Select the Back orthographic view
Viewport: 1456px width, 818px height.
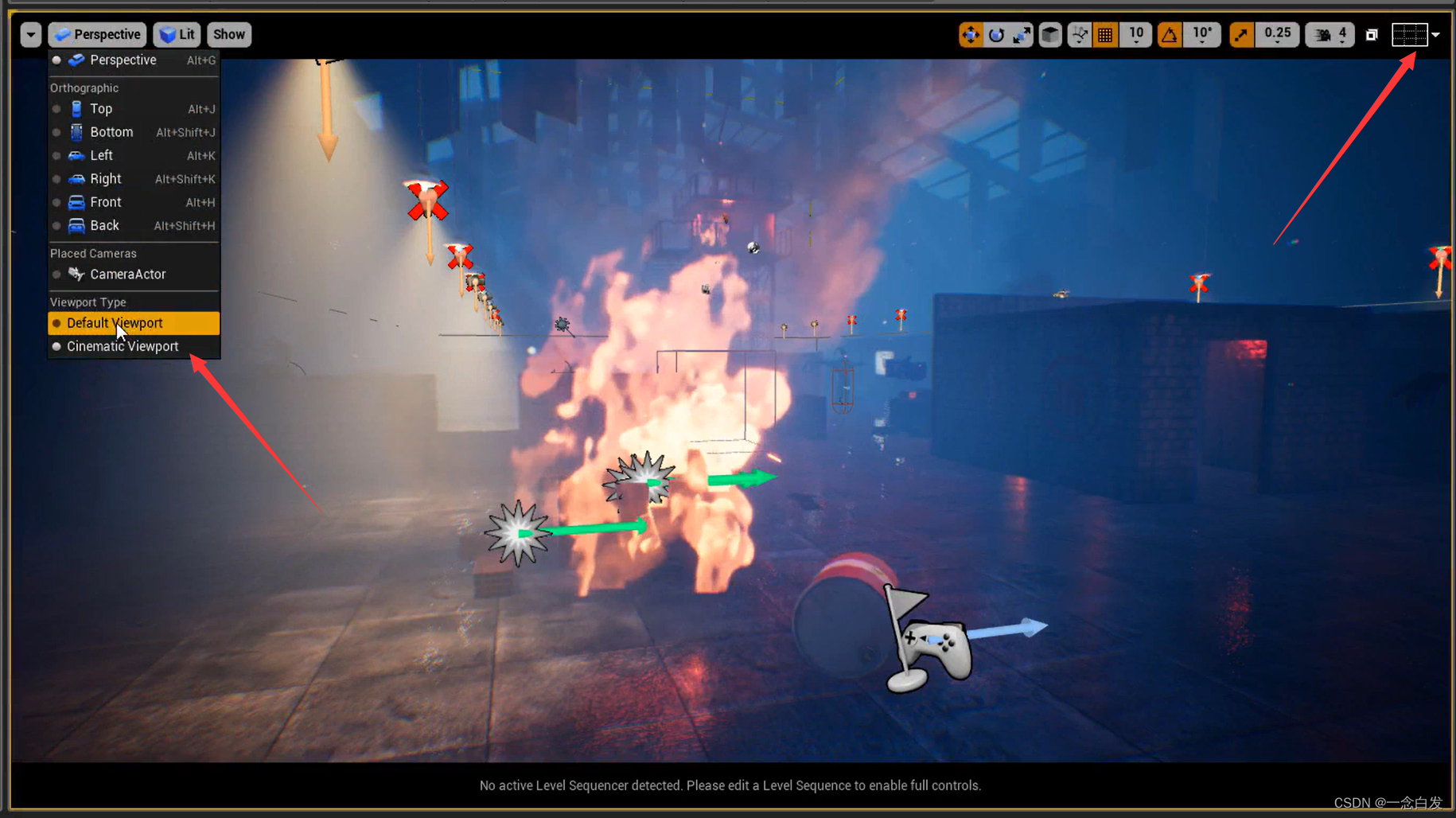[104, 225]
